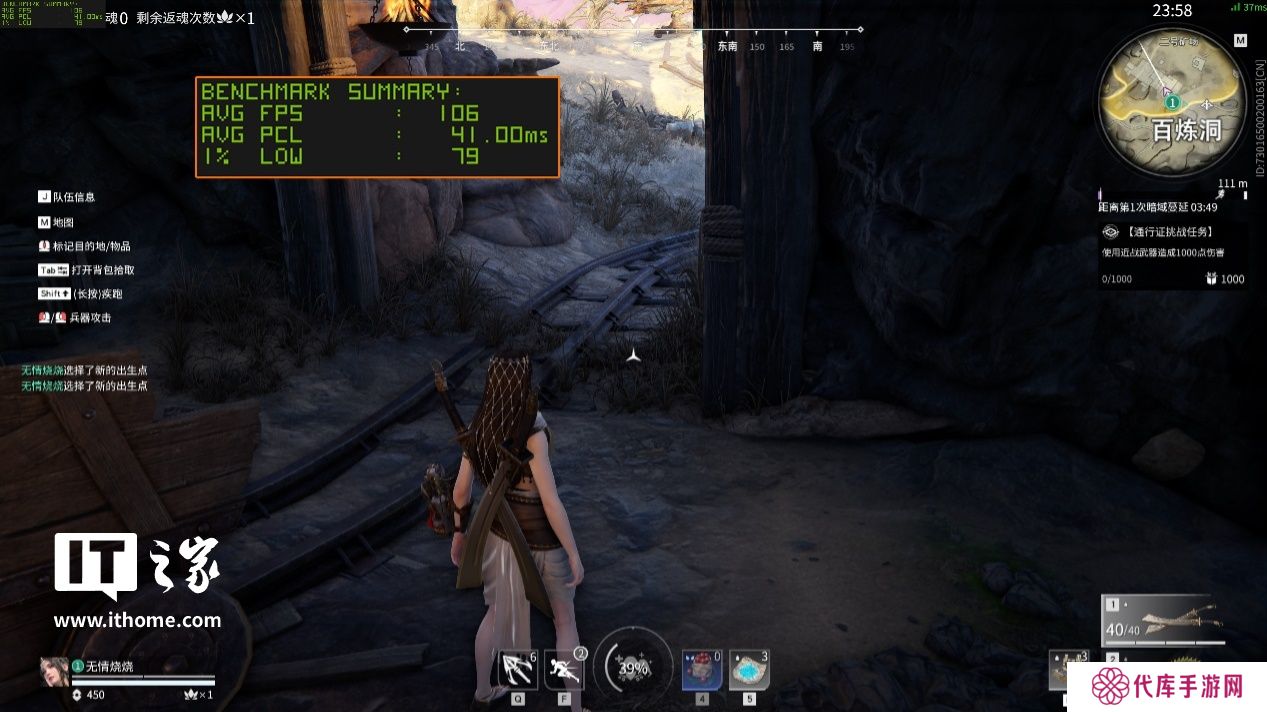Use the red mushroom consumable slot
The height and width of the screenshot is (712, 1267).
(x=701, y=669)
